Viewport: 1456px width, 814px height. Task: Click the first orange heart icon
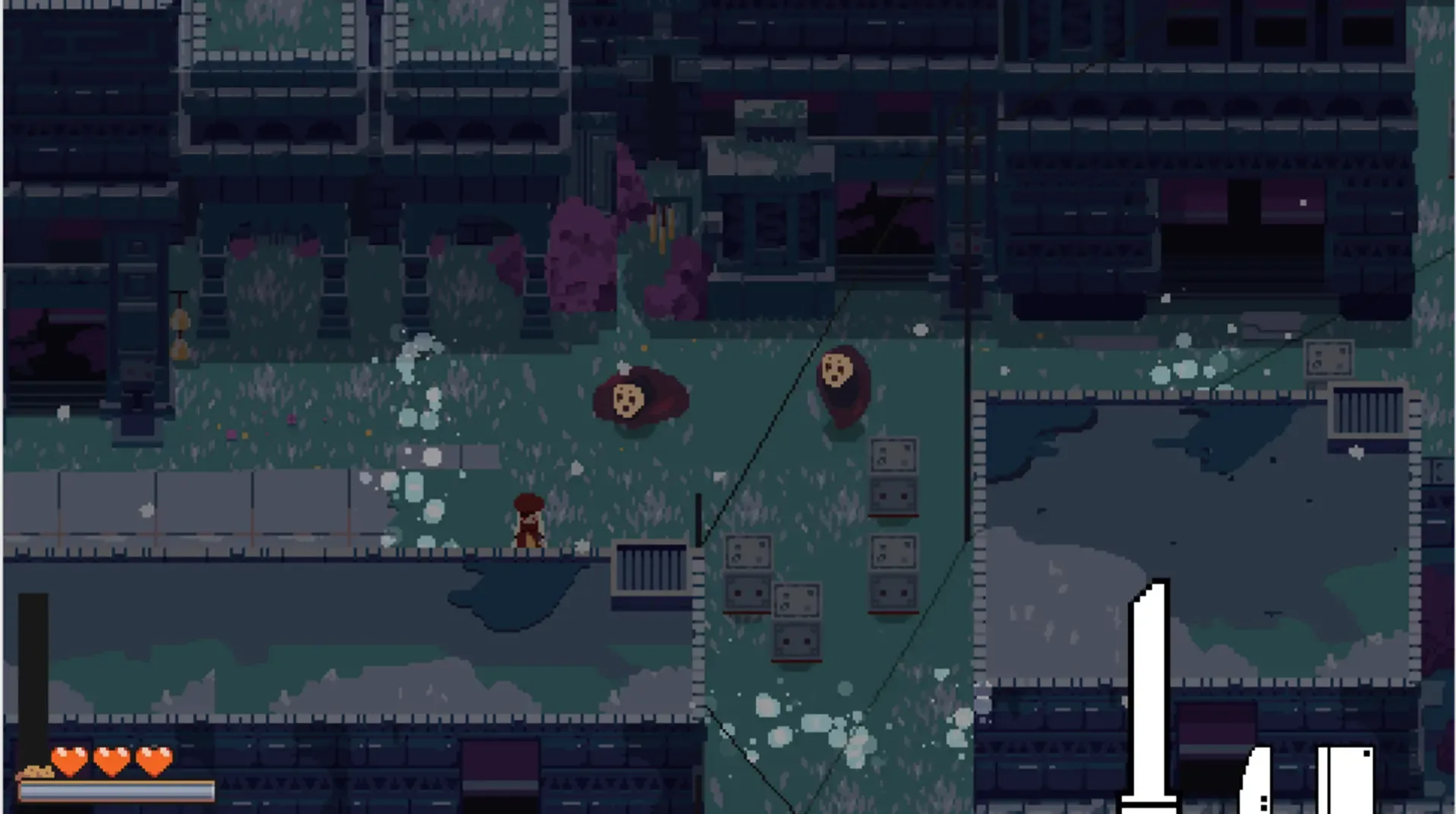click(x=70, y=761)
